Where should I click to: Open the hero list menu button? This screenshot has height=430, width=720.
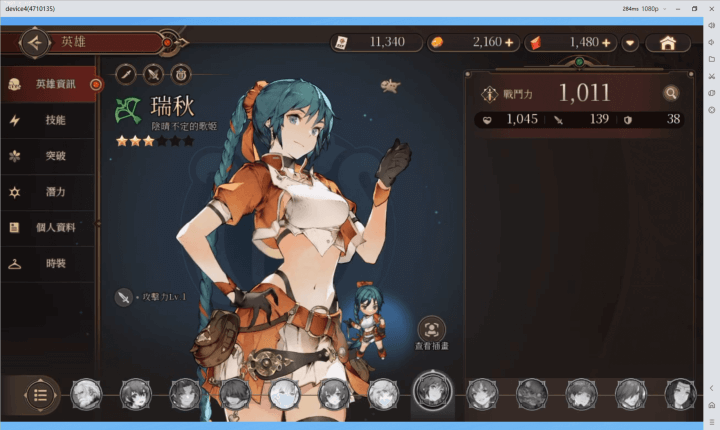40,394
